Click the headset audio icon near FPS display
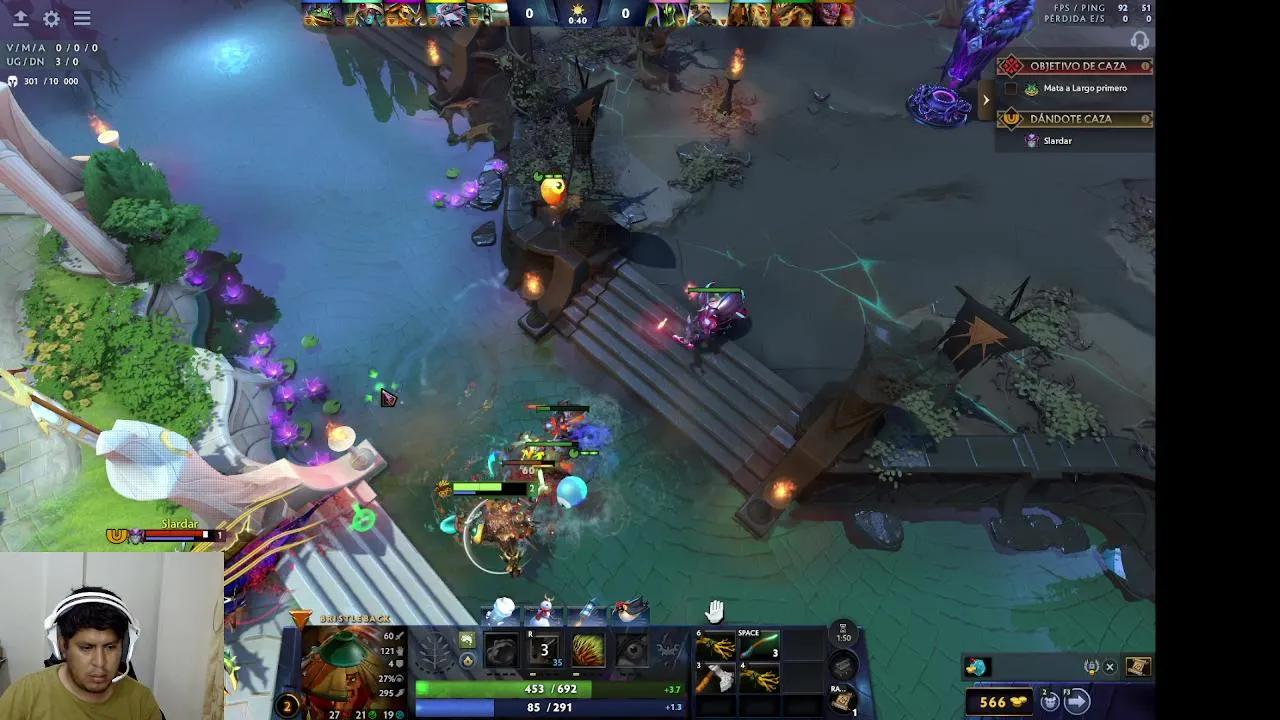1280x720 pixels. click(1139, 42)
